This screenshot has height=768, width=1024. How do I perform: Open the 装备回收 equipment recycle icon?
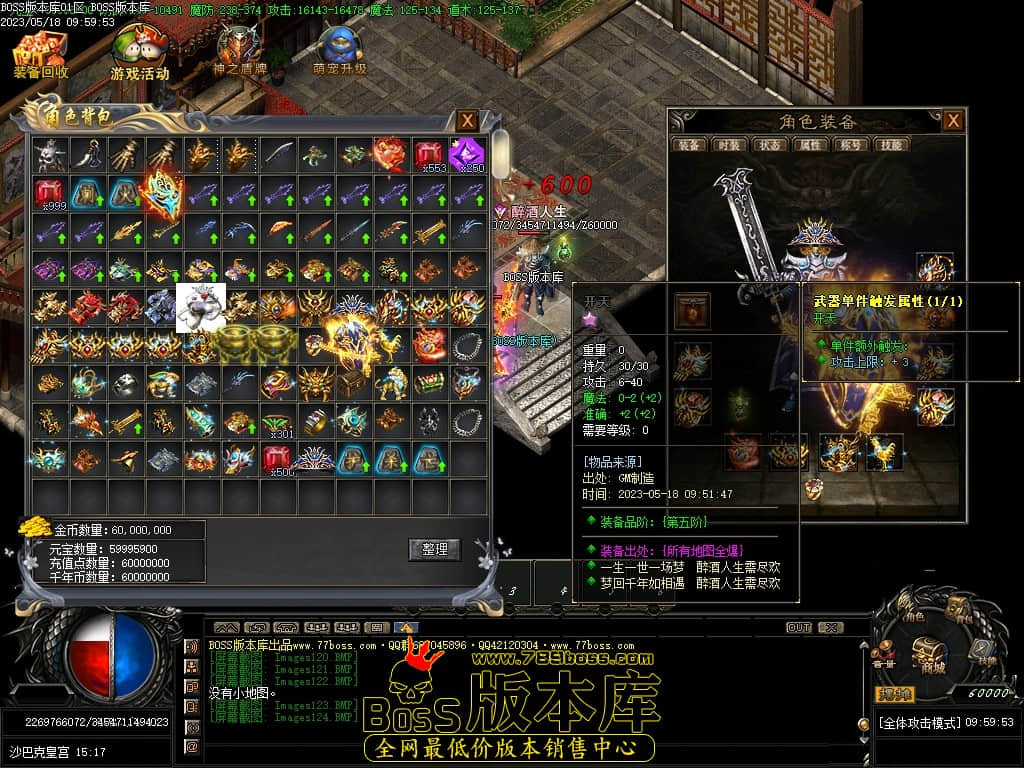coord(40,54)
